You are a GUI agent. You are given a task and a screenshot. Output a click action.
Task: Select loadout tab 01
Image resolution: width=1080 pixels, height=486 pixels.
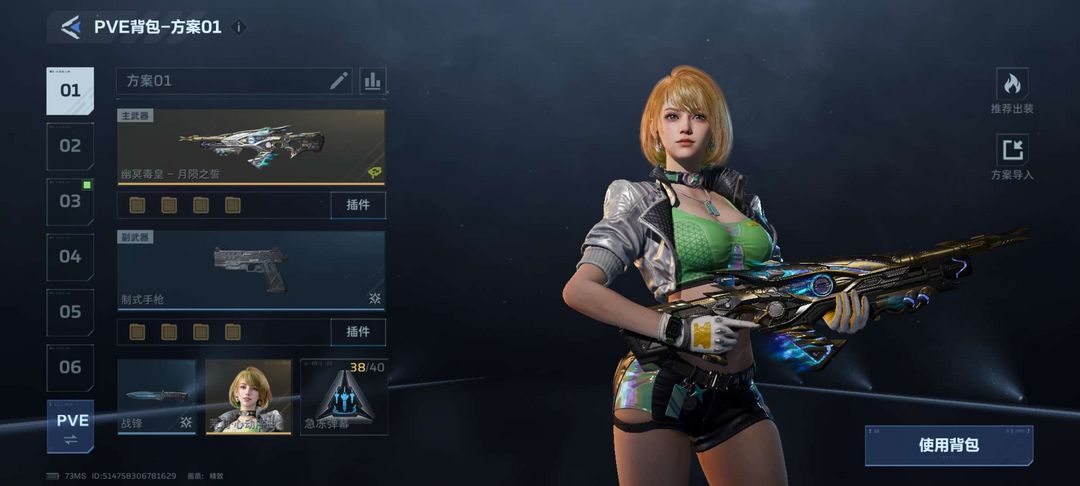(70, 91)
